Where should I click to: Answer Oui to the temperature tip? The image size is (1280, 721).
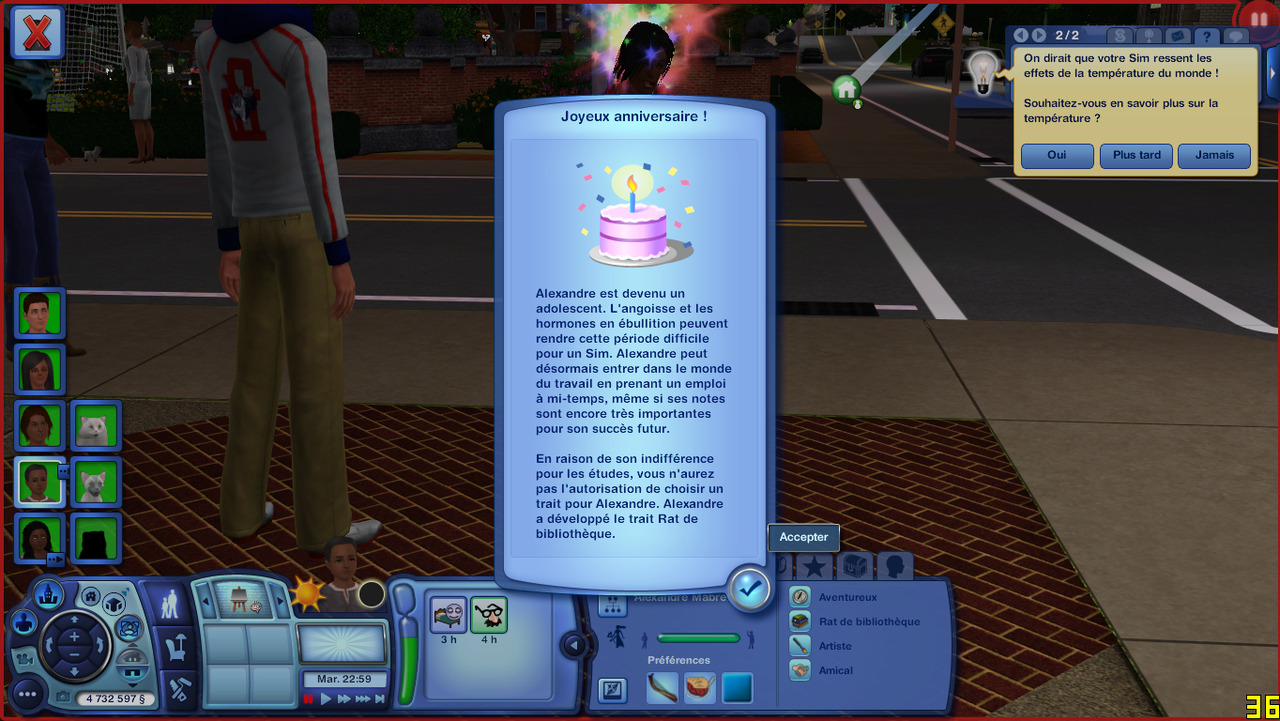pos(1057,156)
